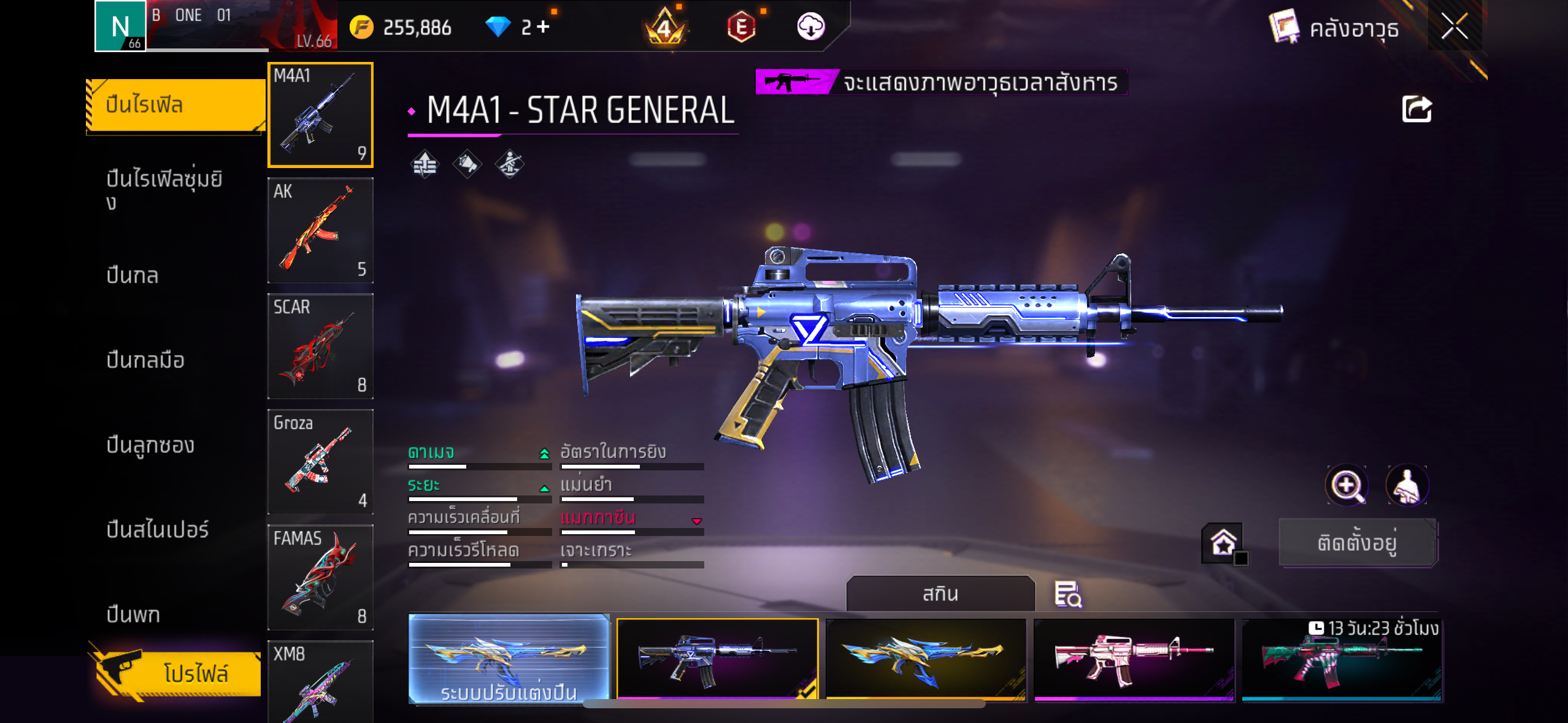The height and width of the screenshot is (723, 1568).
Task: Select the AK weapon tile
Action: [x=320, y=231]
